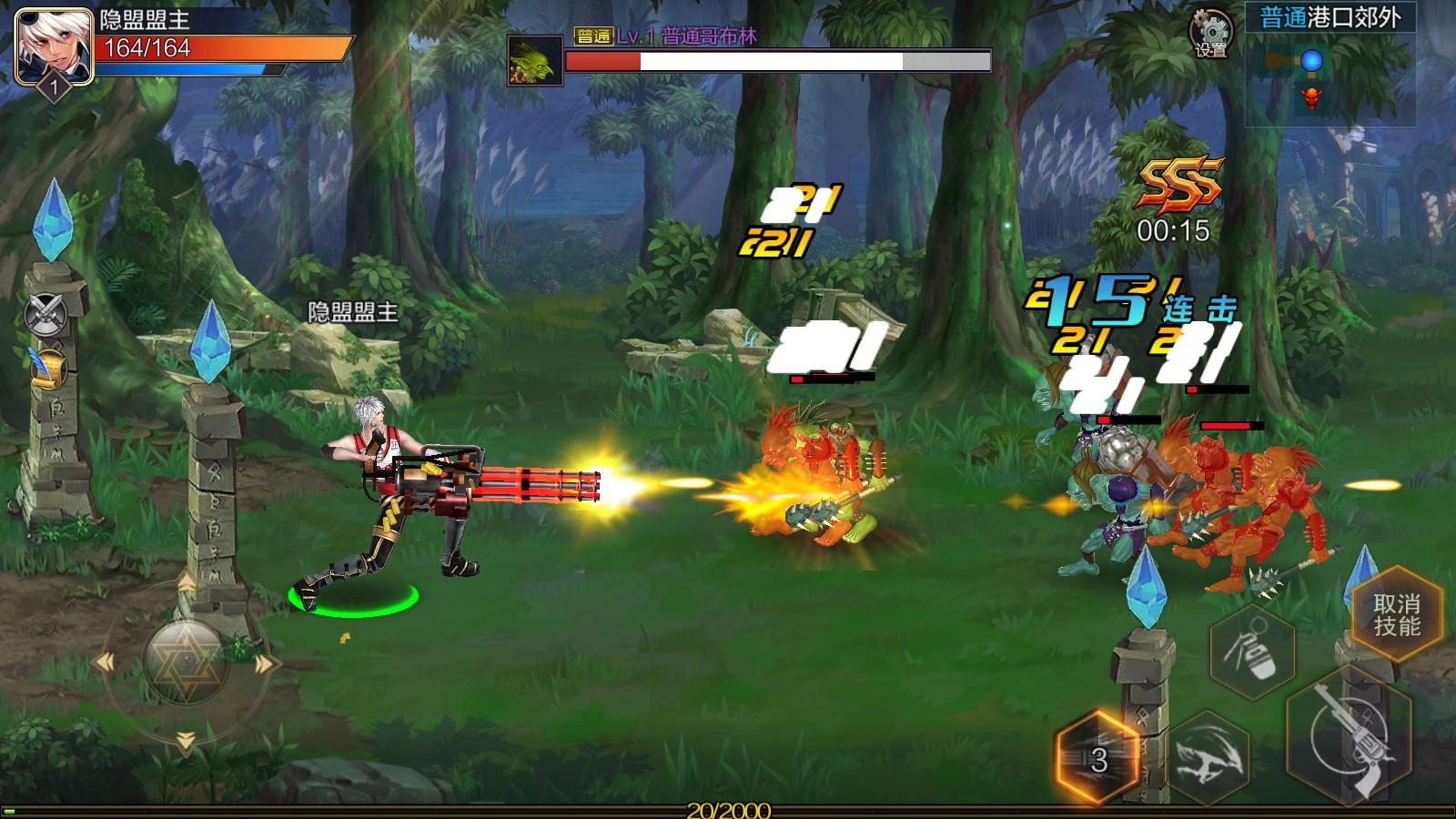Throw the grenade skill

1252,653
